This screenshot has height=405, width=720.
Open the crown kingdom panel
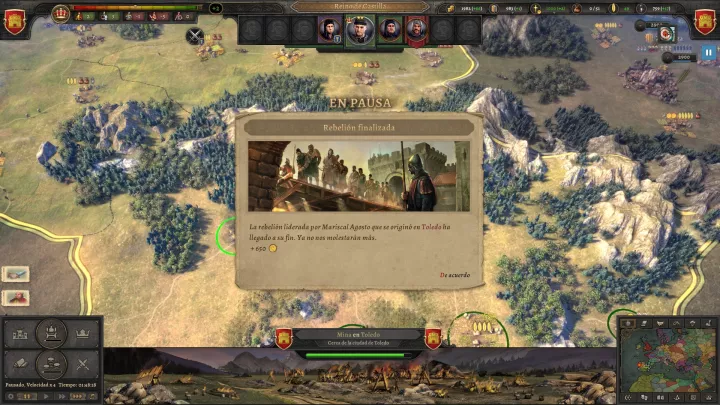point(84,332)
